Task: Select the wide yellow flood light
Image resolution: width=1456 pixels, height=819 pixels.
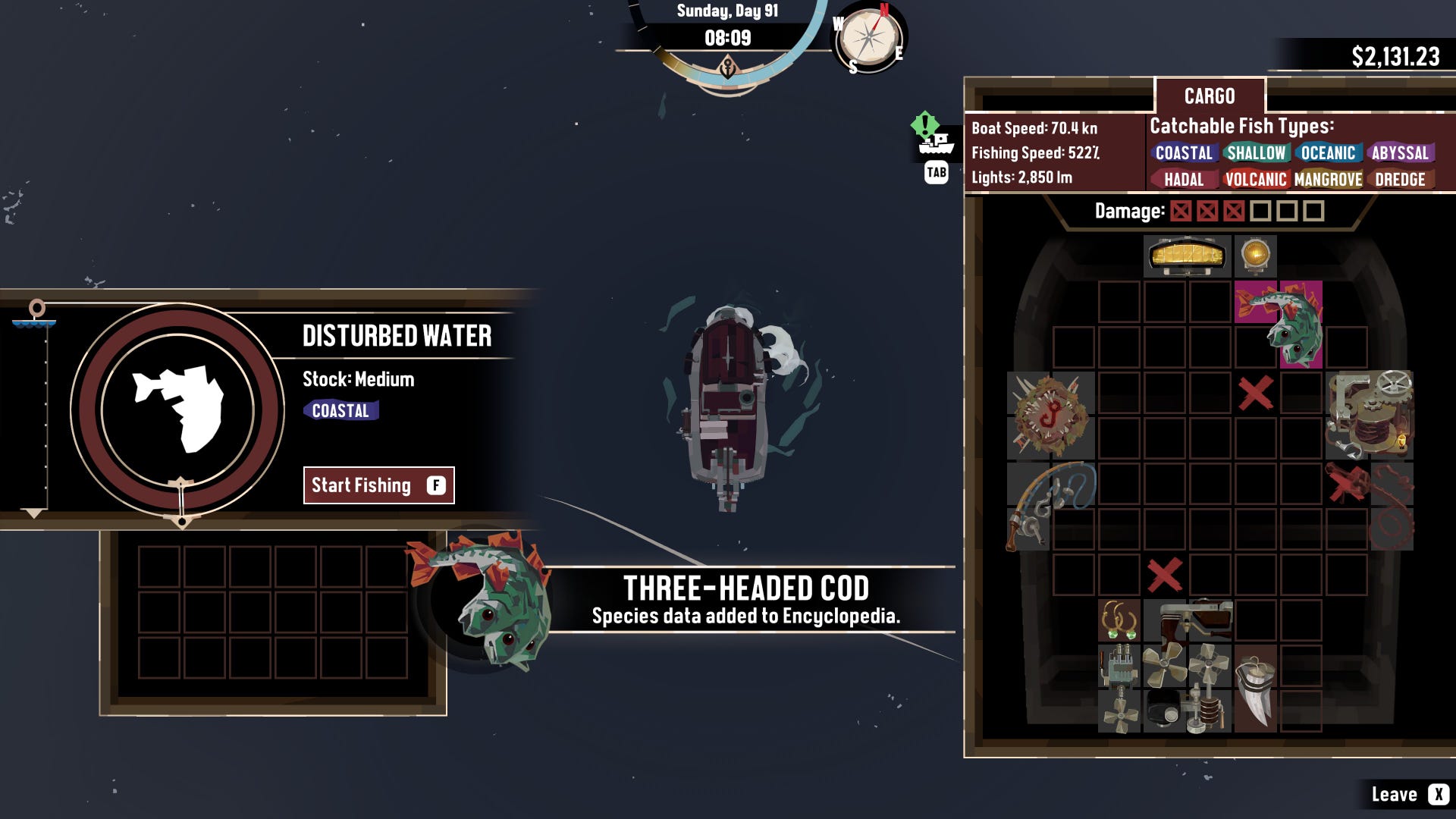Action: [x=1187, y=256]
